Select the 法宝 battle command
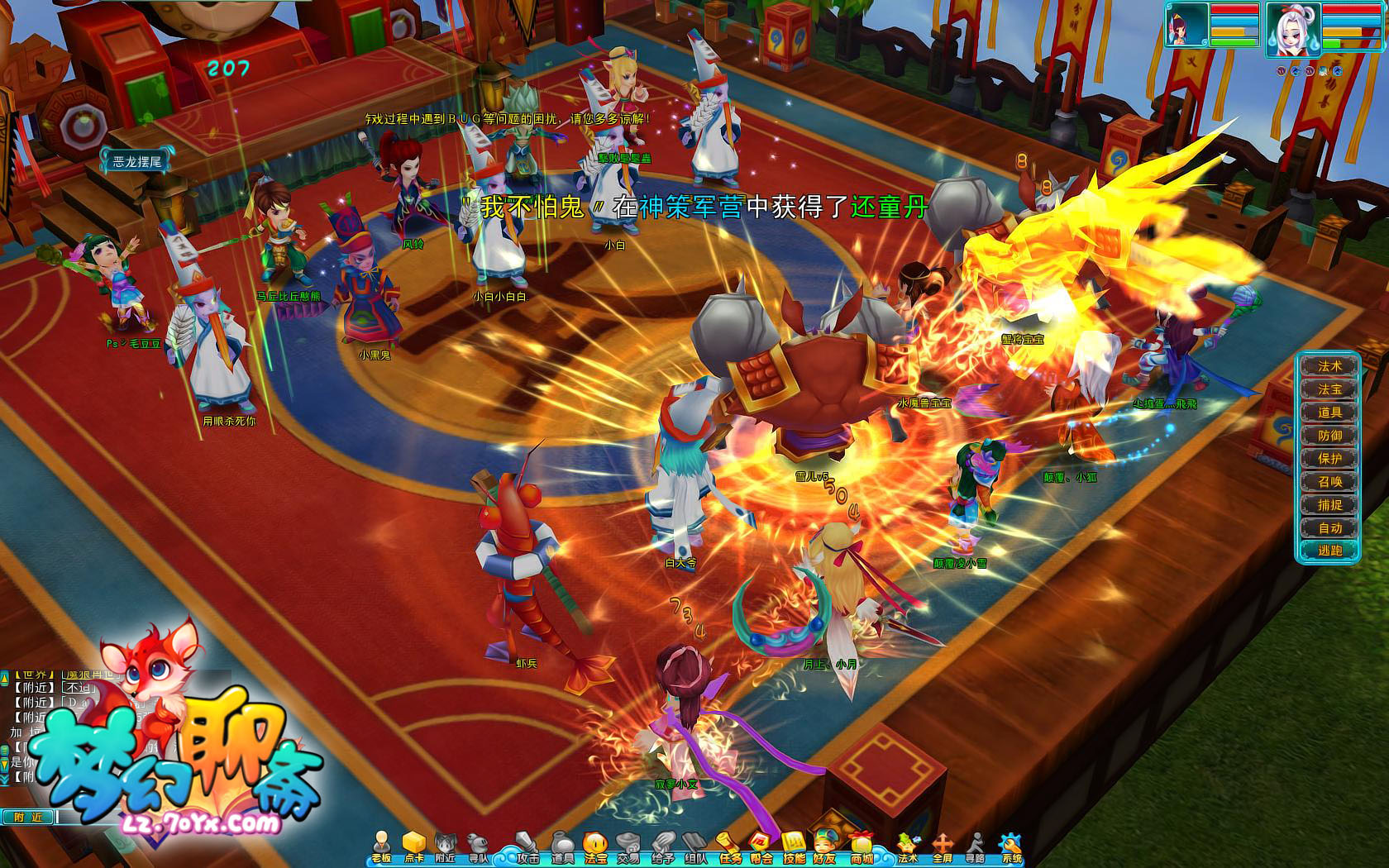The image size is (1389, 868). coord(1329,389)
